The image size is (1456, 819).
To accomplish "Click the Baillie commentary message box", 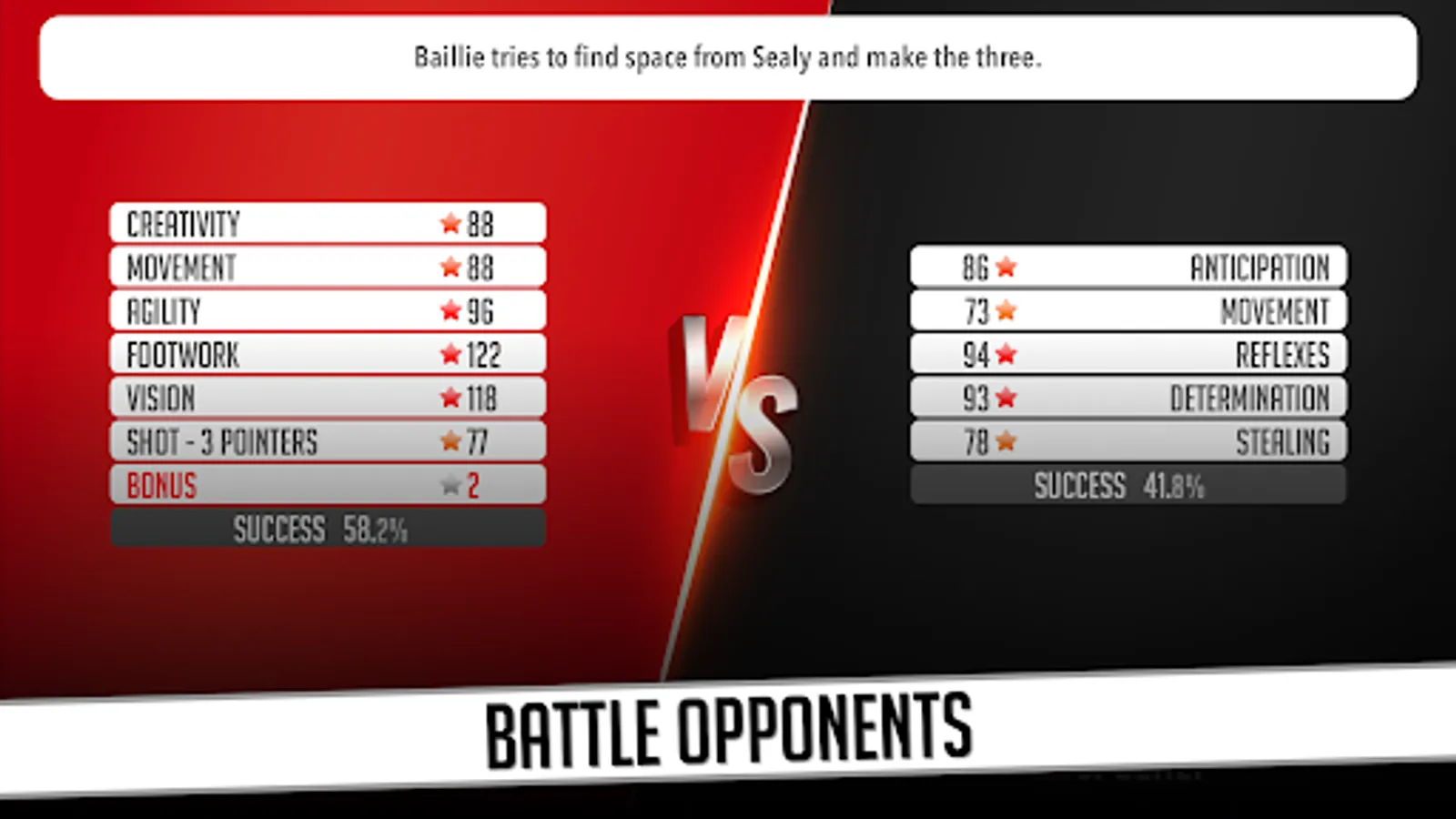I will click(728, 57).
